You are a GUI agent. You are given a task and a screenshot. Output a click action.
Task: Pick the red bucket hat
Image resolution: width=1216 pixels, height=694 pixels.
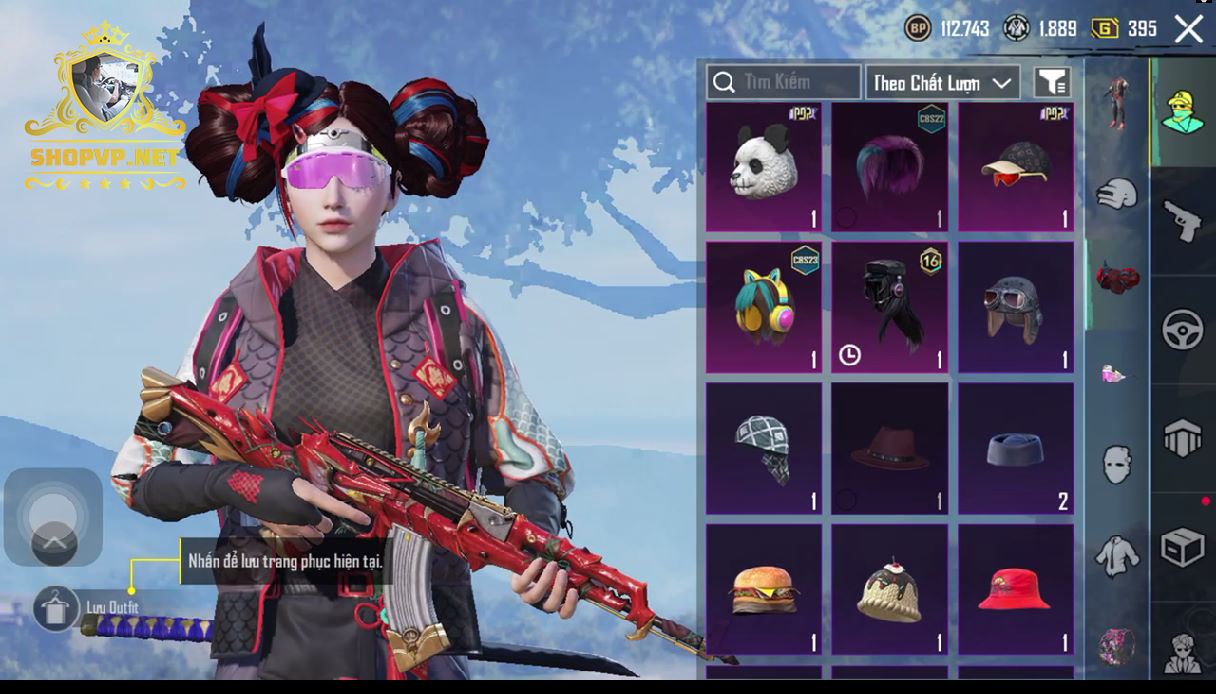click(x=1015, y=590)
